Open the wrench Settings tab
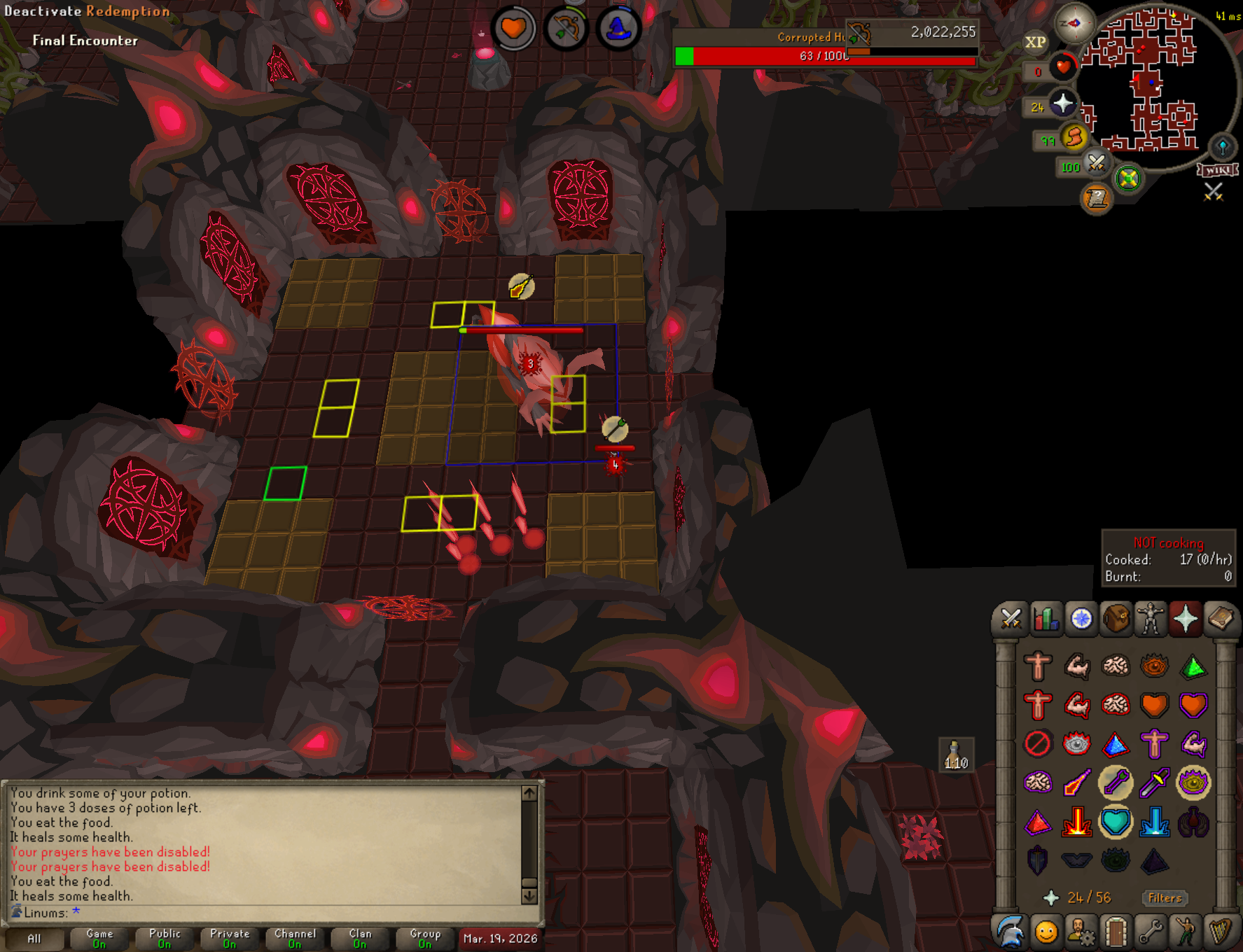This screenshot has height=952, width=1243. point(1150,932)
